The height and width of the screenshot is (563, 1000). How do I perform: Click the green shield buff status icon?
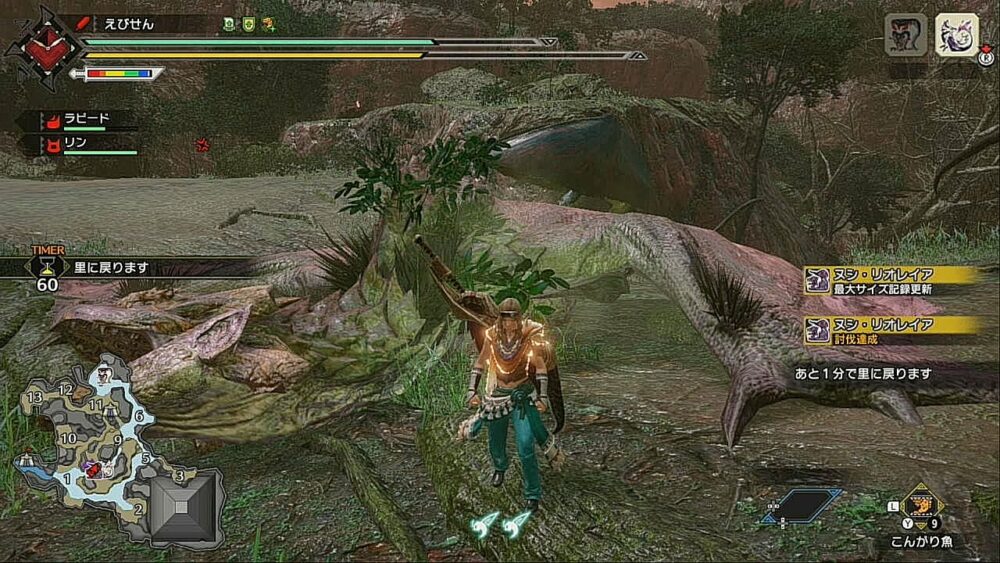point(248,23)
